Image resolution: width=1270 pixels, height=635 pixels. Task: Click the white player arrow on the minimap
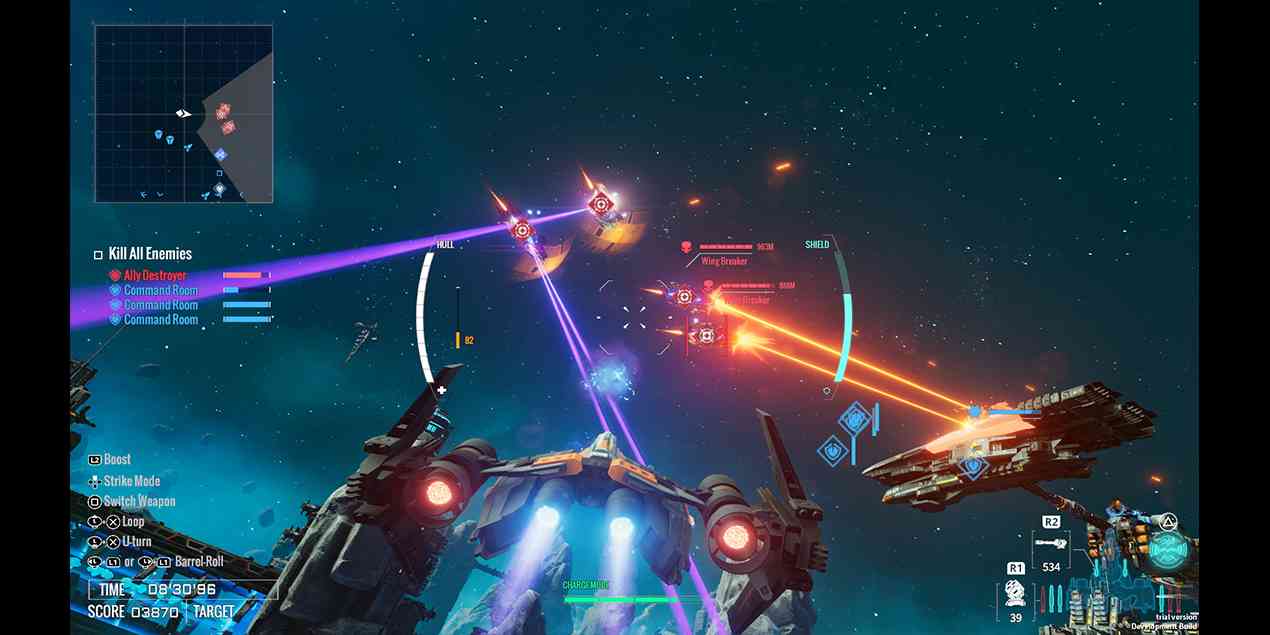(x=184, y=114)
